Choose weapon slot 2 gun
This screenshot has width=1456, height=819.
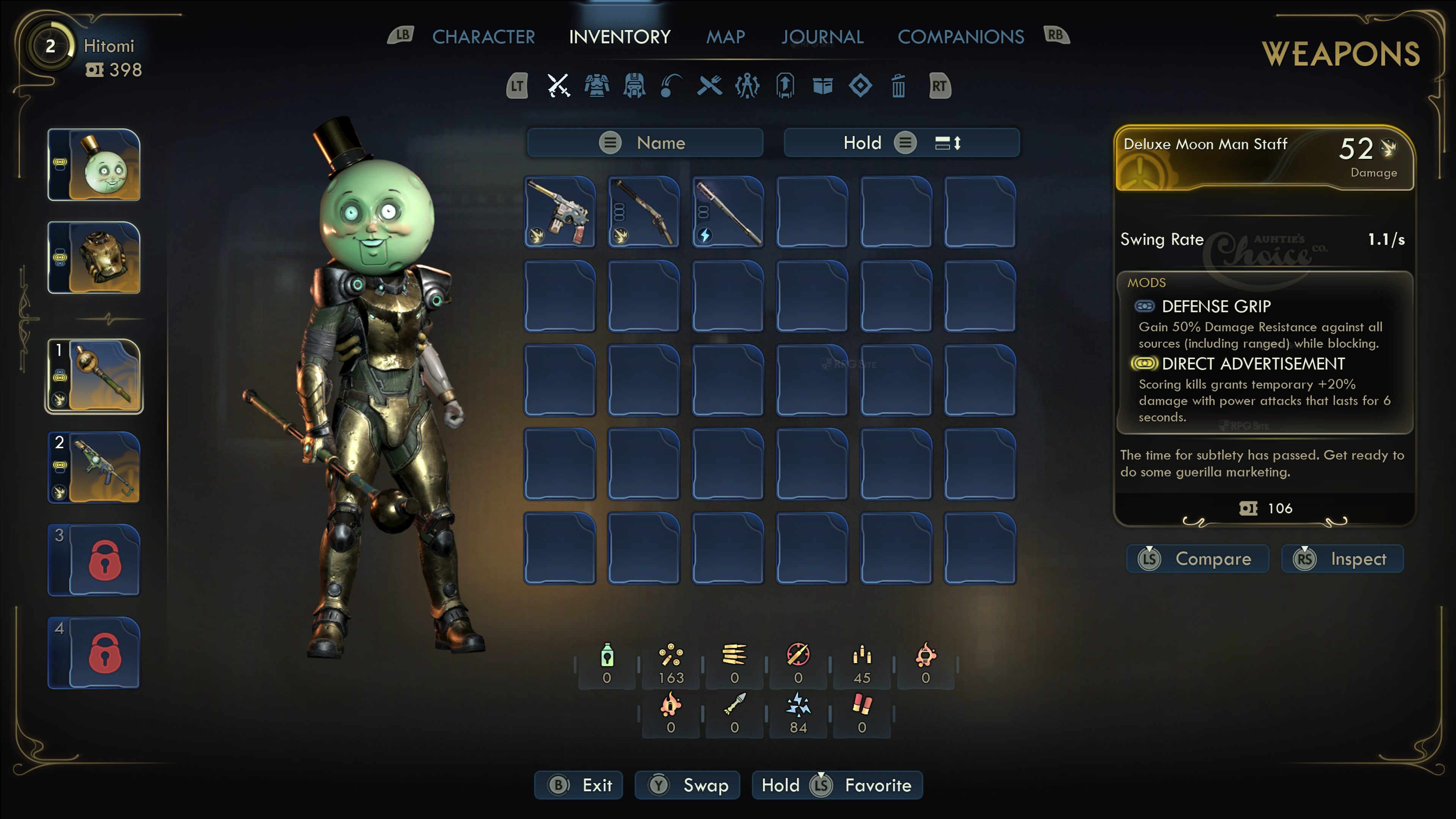point(94,468)
